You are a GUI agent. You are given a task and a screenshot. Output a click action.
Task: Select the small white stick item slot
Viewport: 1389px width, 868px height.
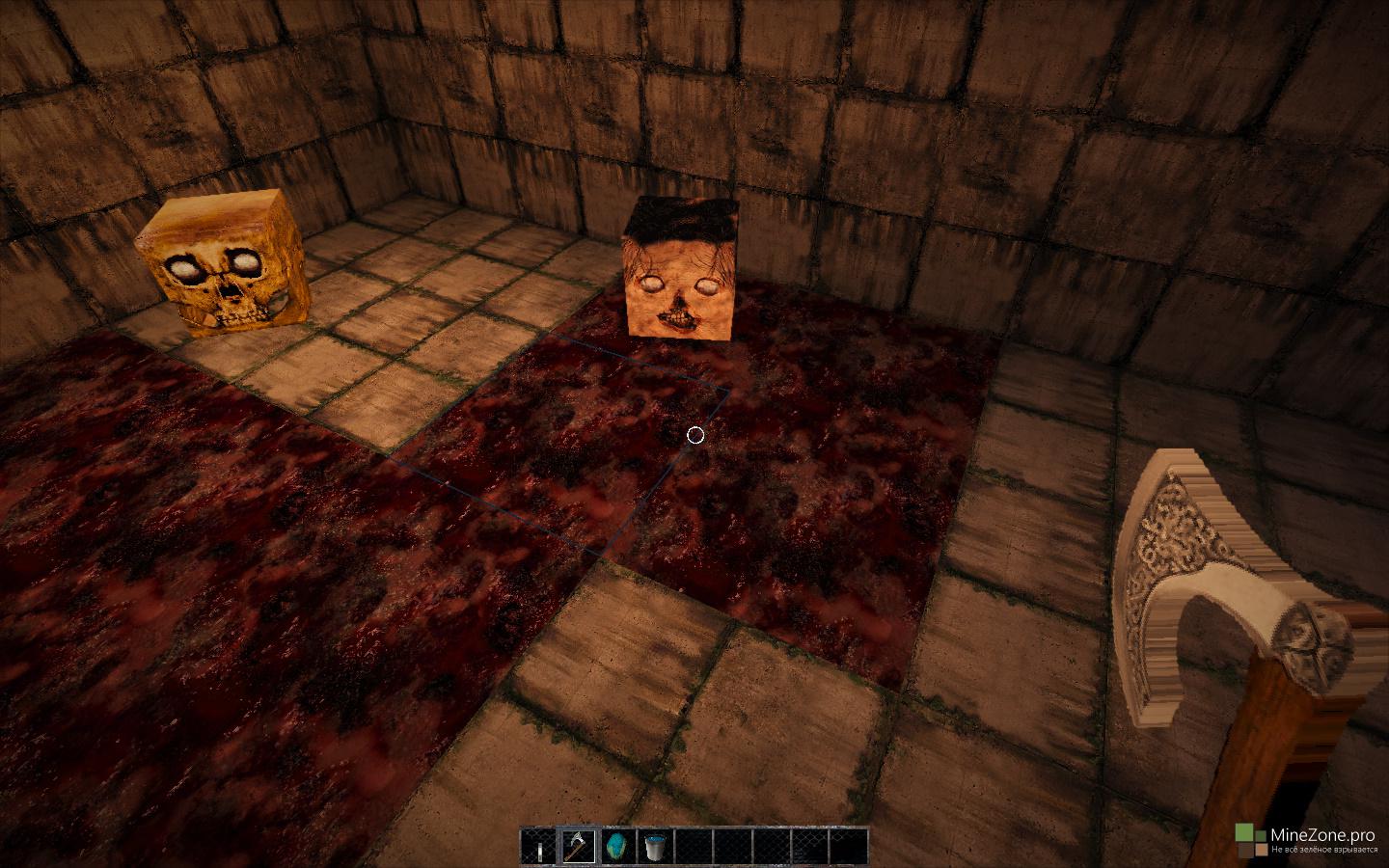(539, 846)
